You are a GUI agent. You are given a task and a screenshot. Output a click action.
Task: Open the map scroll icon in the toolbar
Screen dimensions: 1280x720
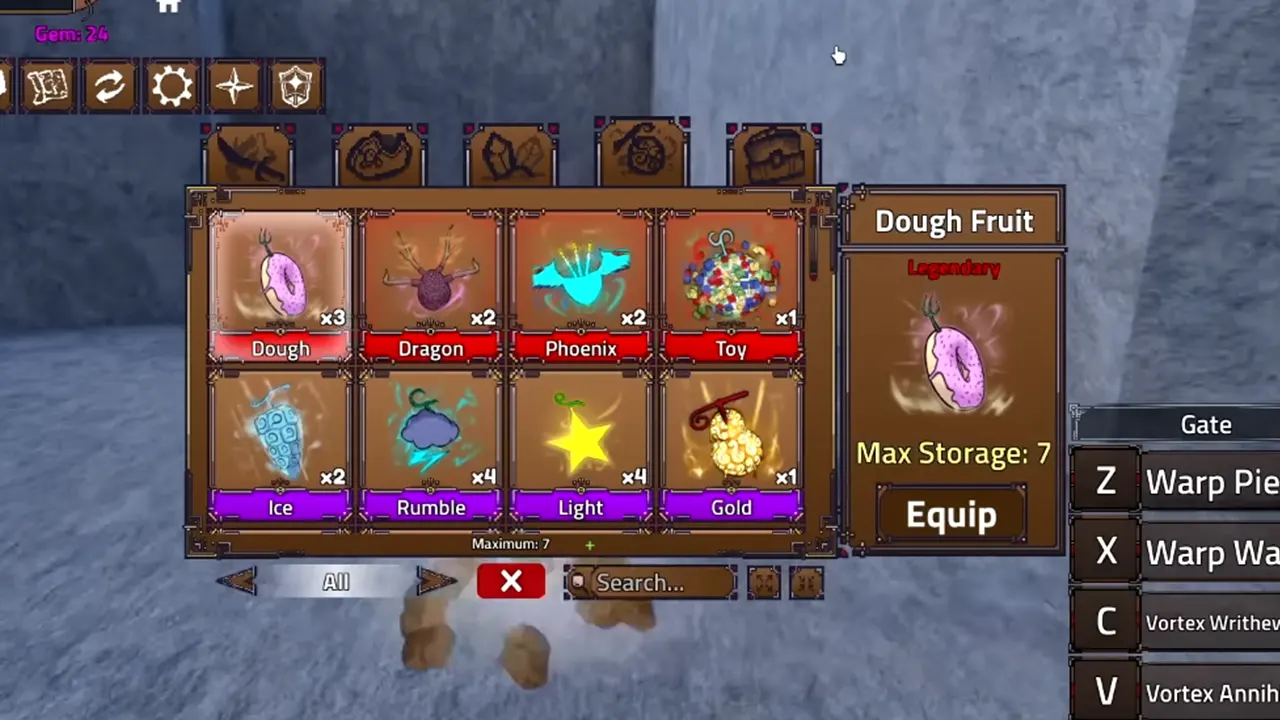tap(48, 86)
